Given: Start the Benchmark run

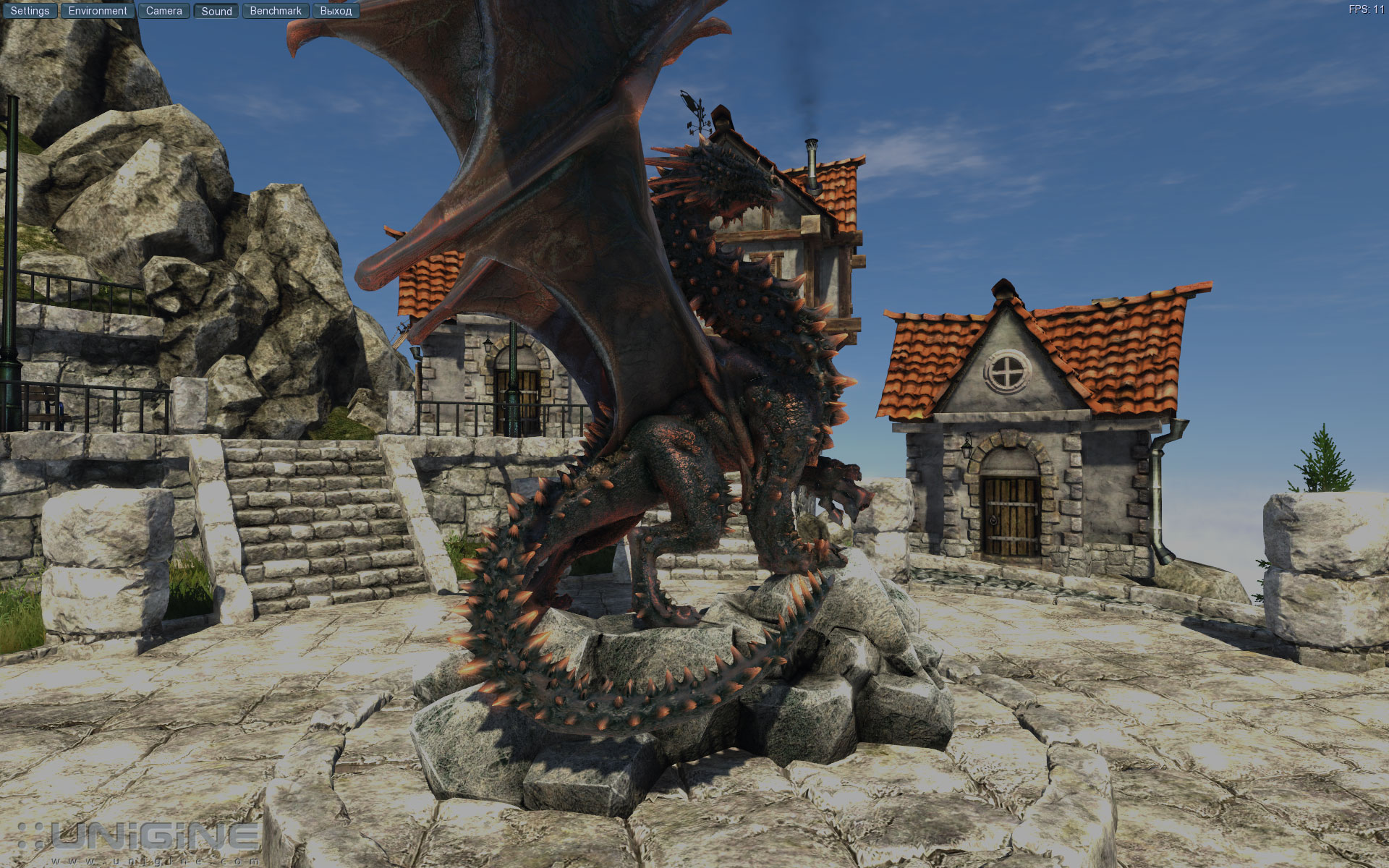Looking at the screenshot, I should click(x=276, y=11).
